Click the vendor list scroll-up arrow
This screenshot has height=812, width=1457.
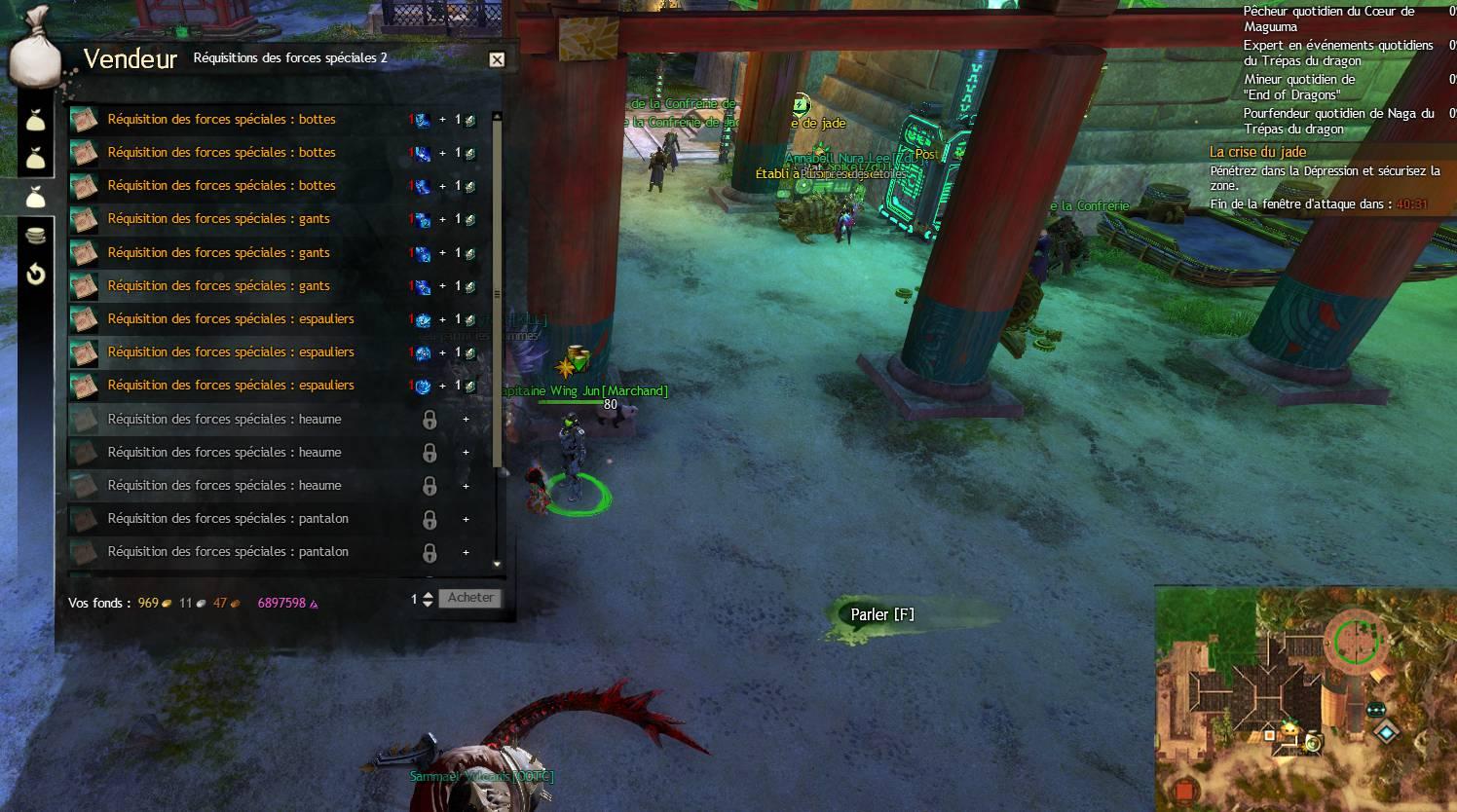pyautogui.click(x=498, y=116)
